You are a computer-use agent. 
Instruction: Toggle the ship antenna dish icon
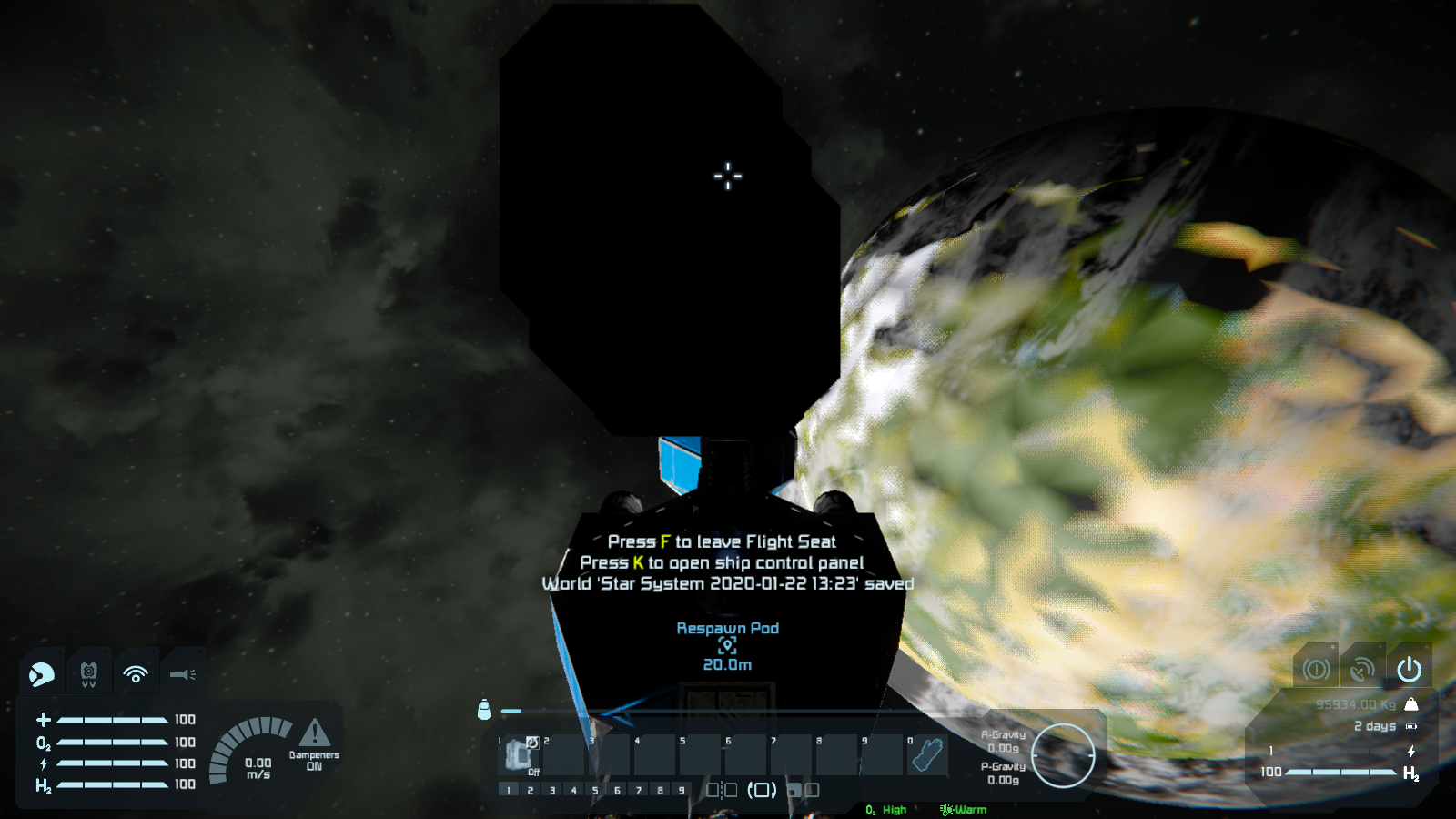[x=1362, y=670]
